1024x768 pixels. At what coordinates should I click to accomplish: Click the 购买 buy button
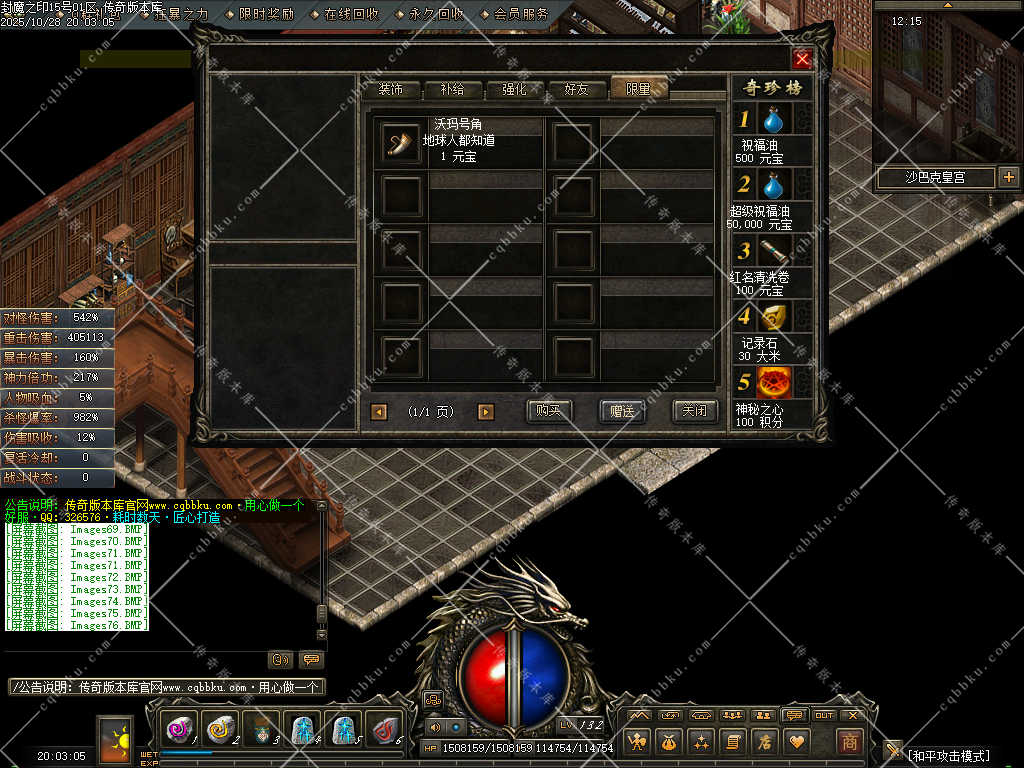(x=549, y=411)
